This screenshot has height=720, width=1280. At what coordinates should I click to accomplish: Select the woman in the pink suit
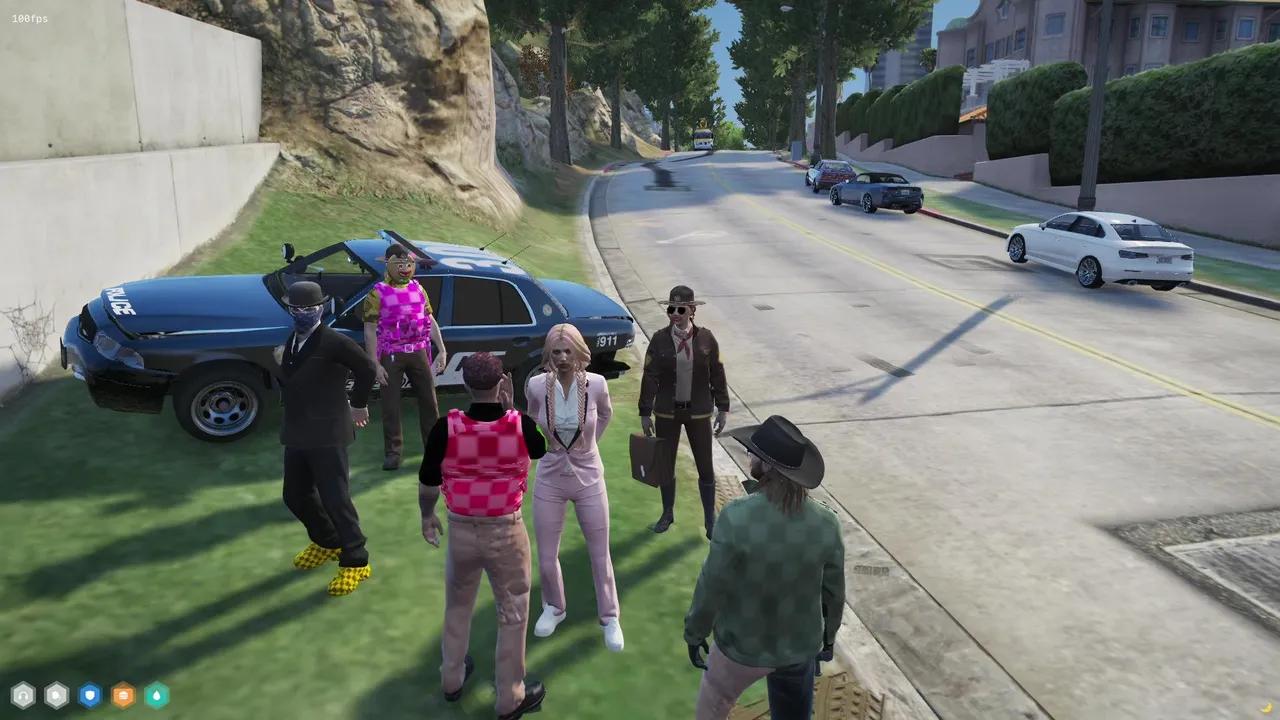[x=570, y=450]
